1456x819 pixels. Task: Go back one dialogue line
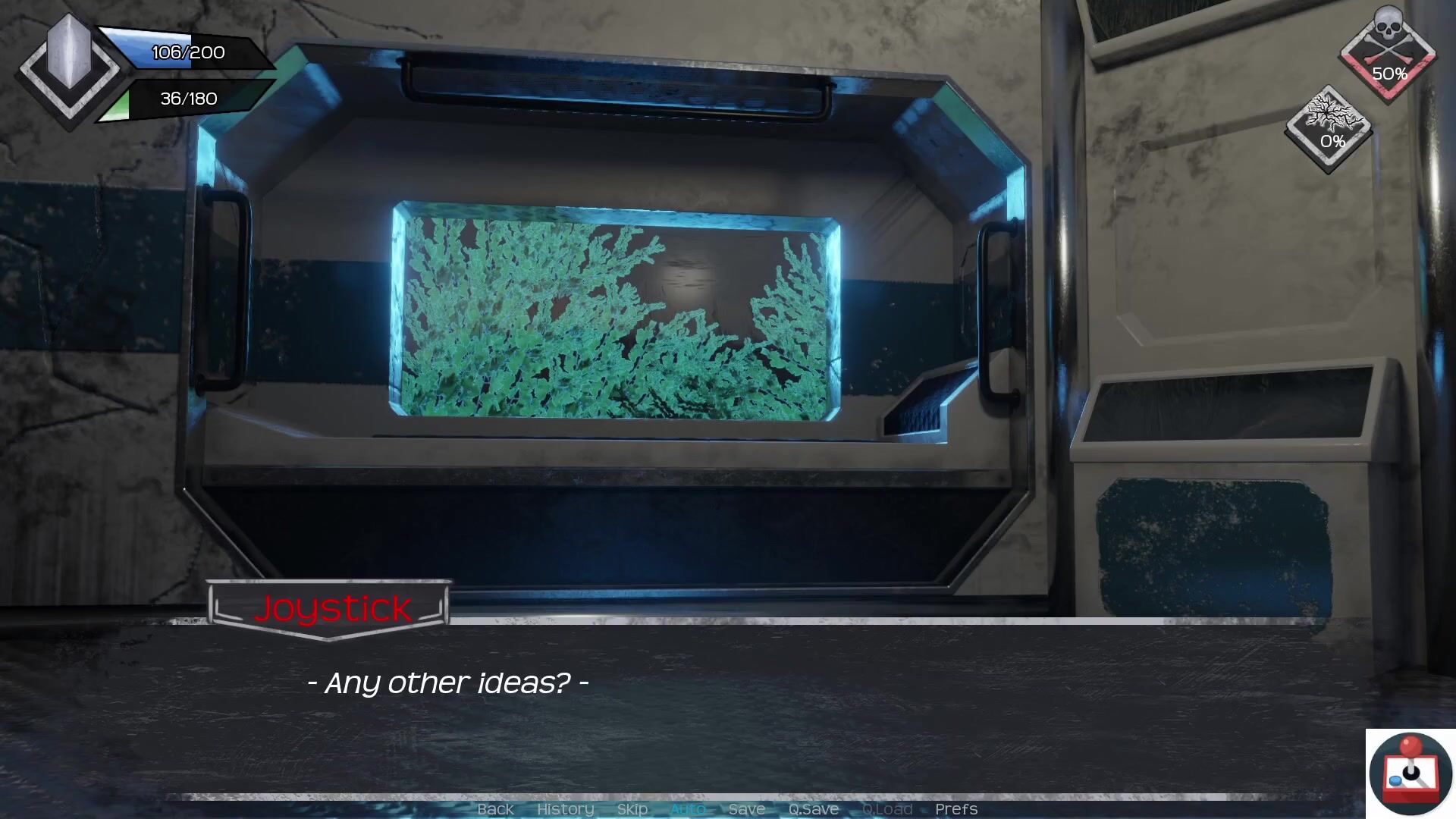coord(495,809)
